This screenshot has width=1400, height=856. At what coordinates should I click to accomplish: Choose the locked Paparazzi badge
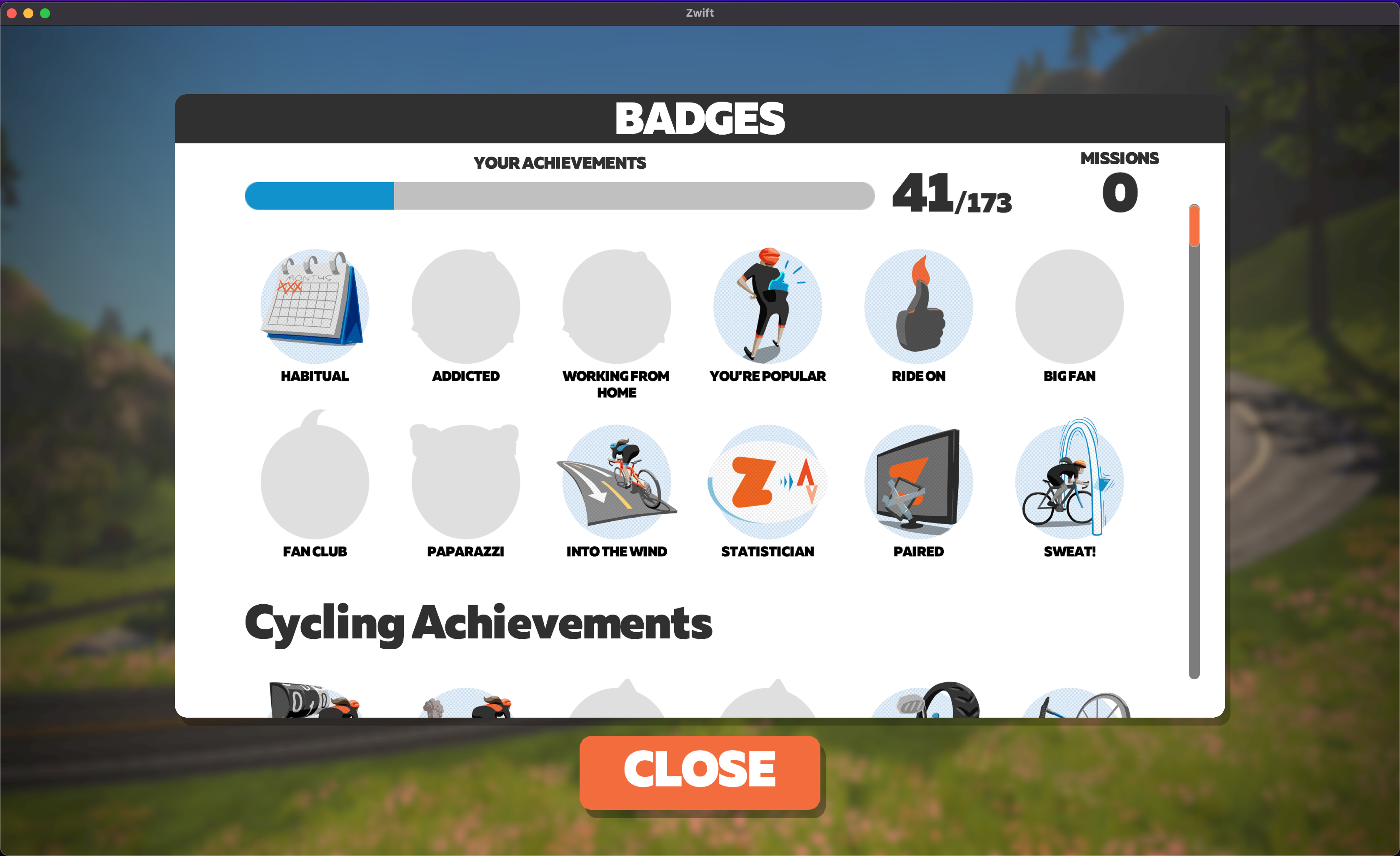pos(465,482)
